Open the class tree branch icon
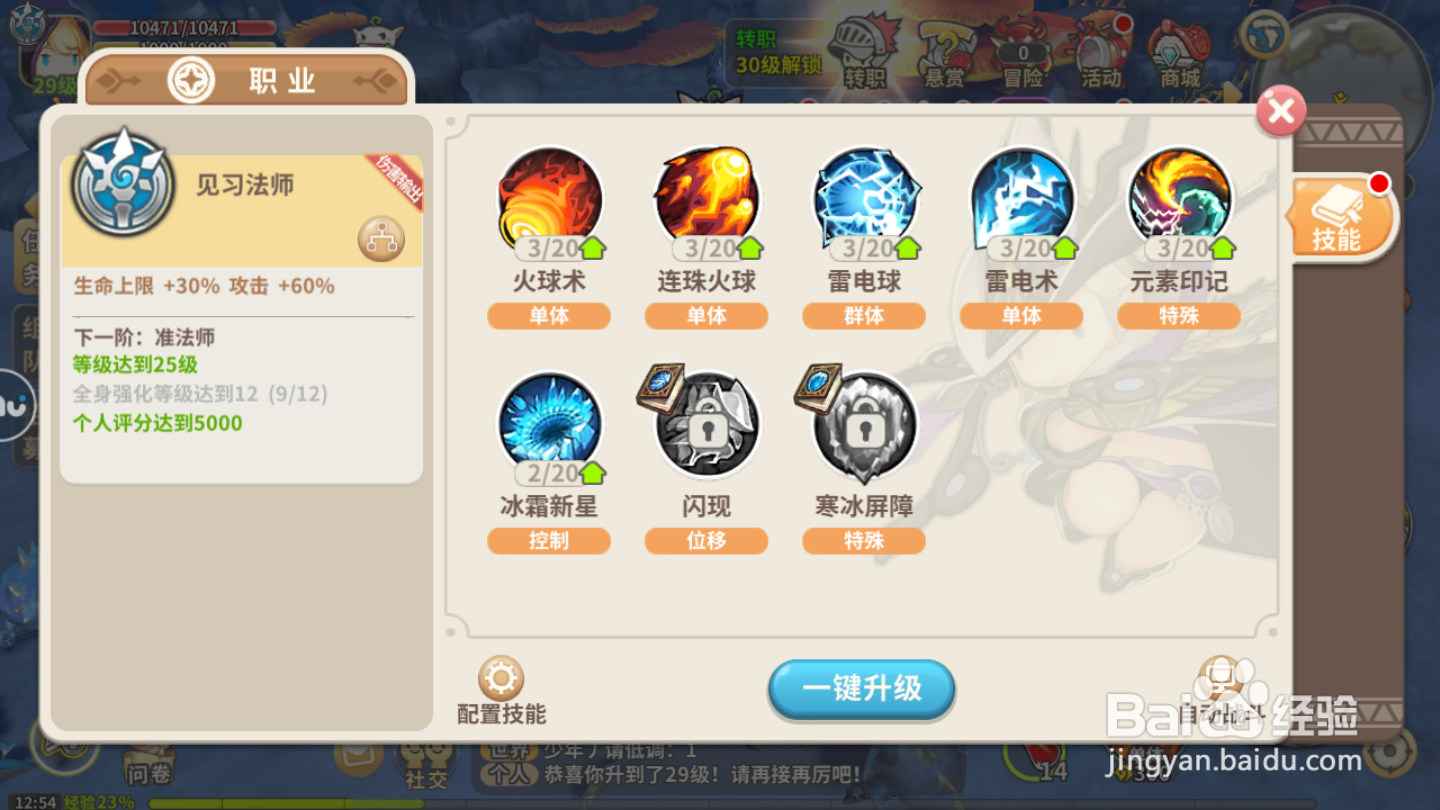Screen dimensions: 1440x810 pyautogui.click(x=383, y=237)
